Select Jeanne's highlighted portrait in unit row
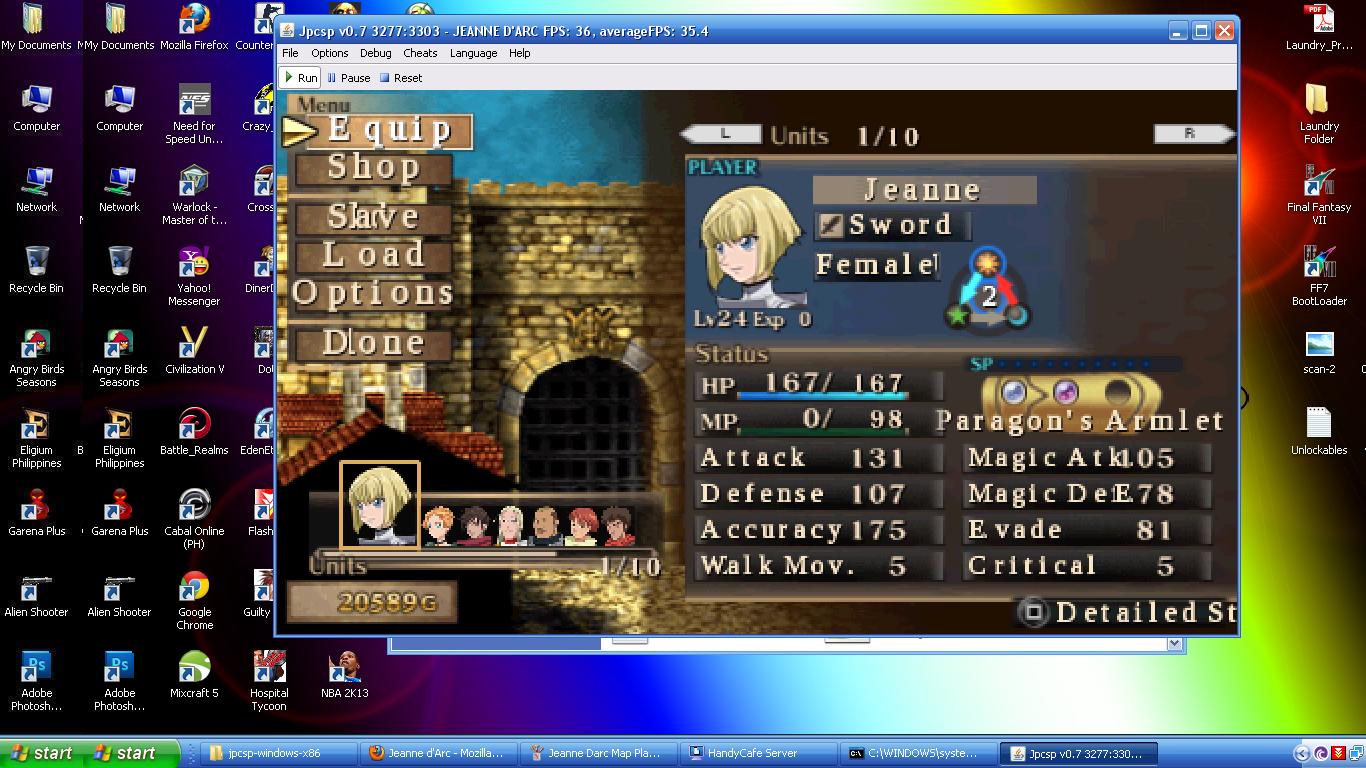 (x=379, y=504)
